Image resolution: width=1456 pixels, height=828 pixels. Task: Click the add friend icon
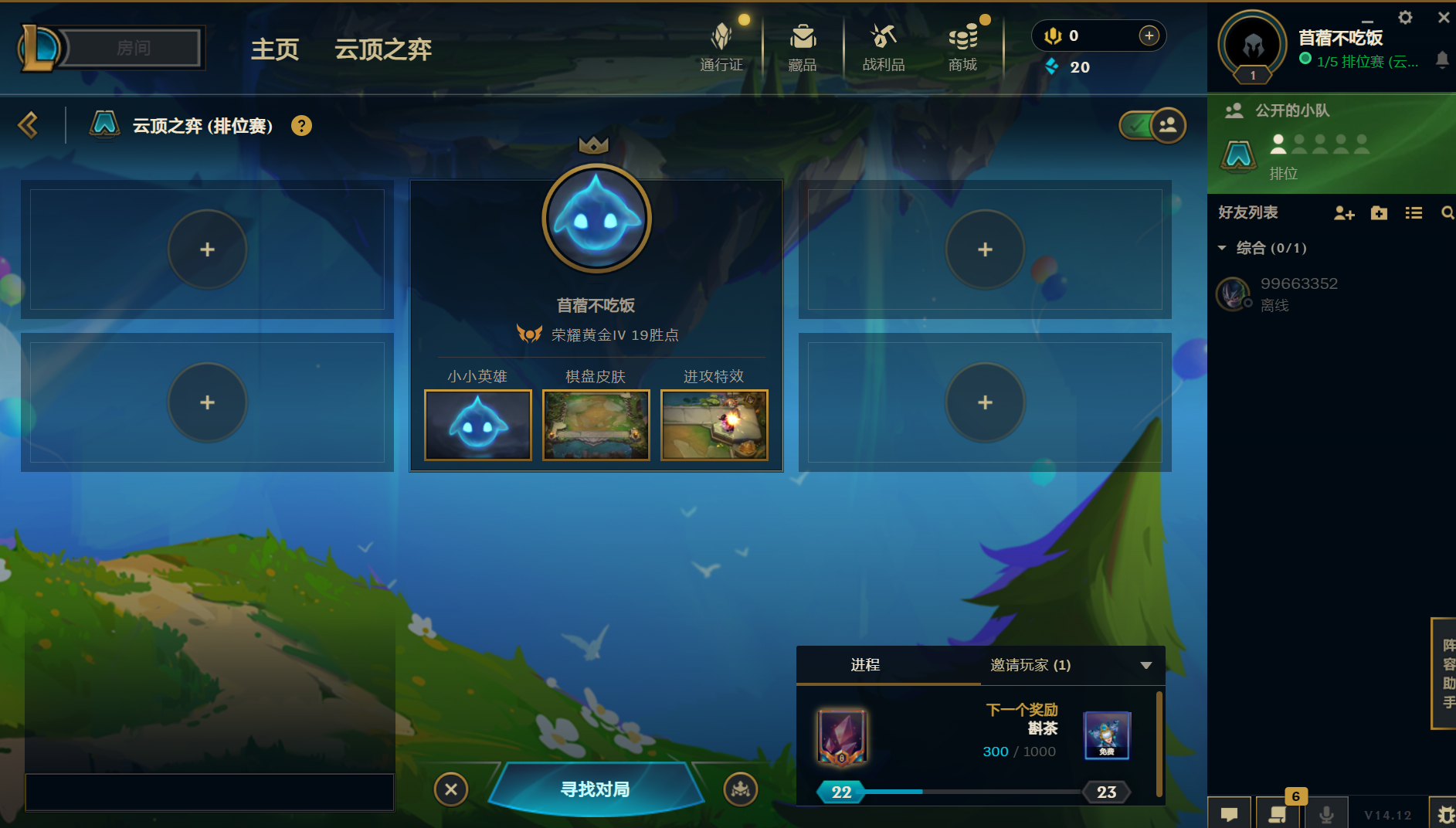click(1344, 213)
